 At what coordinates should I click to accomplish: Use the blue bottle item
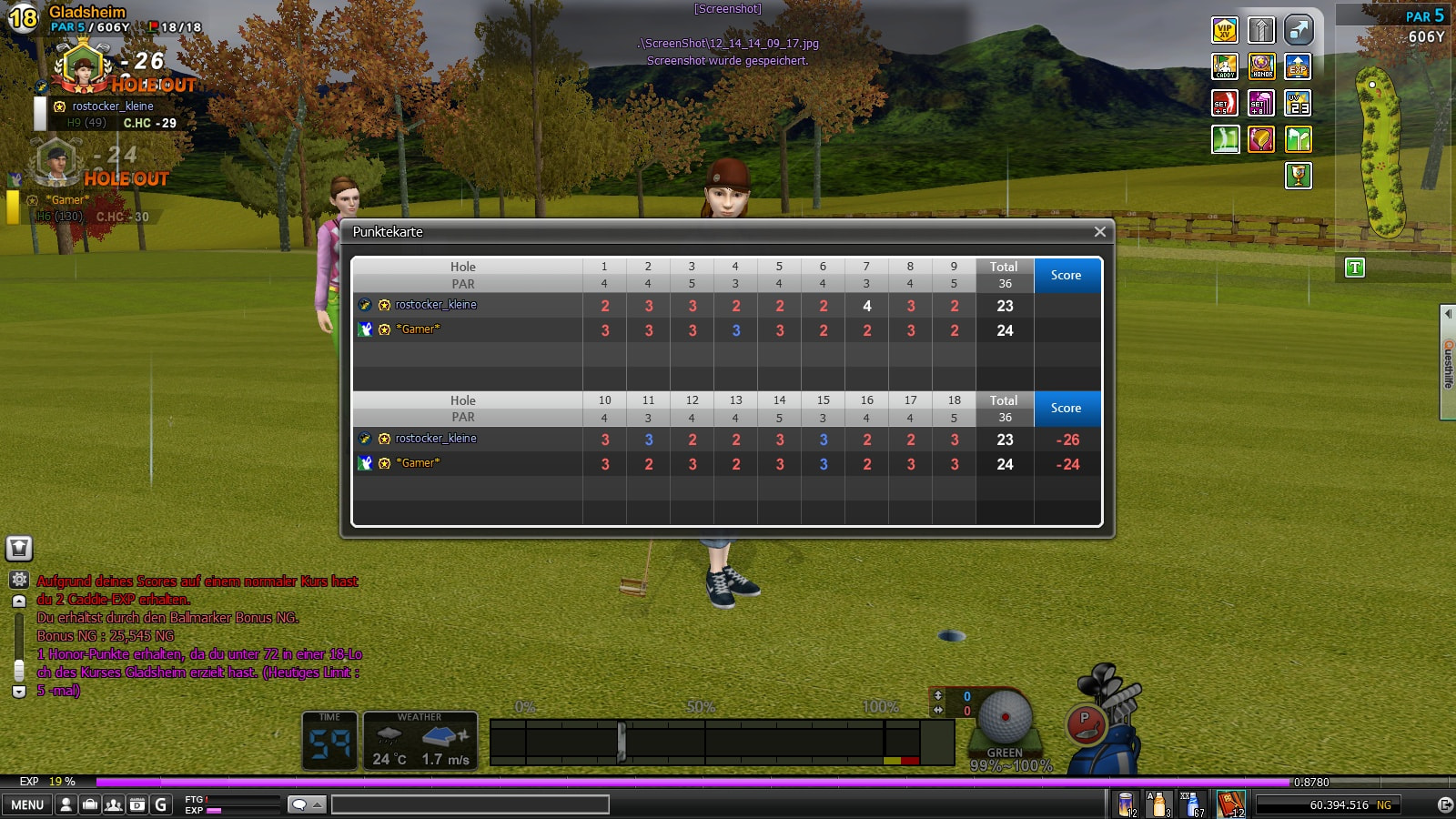(1192, 804)
